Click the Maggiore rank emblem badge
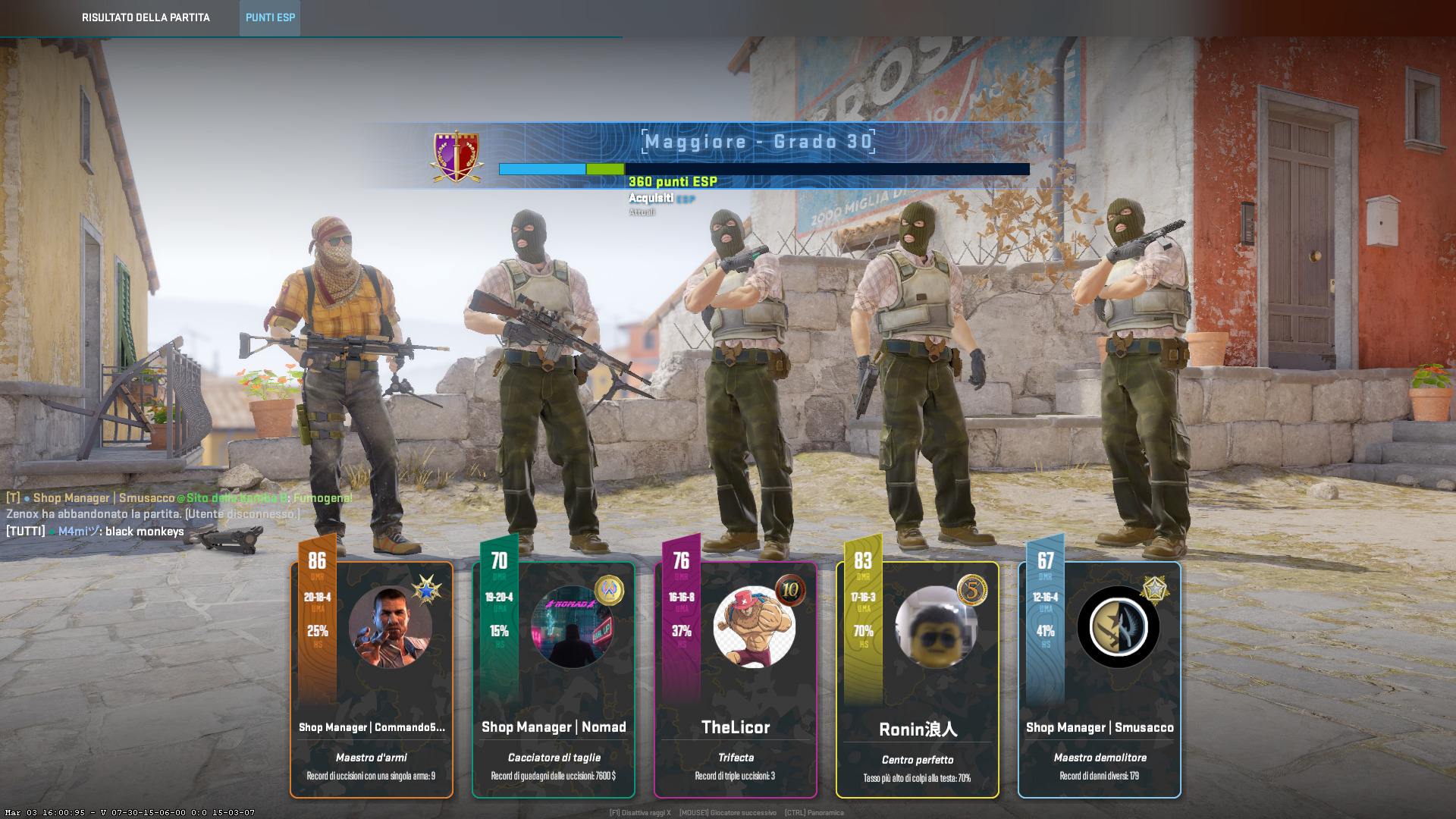 (x=457, y=157)
